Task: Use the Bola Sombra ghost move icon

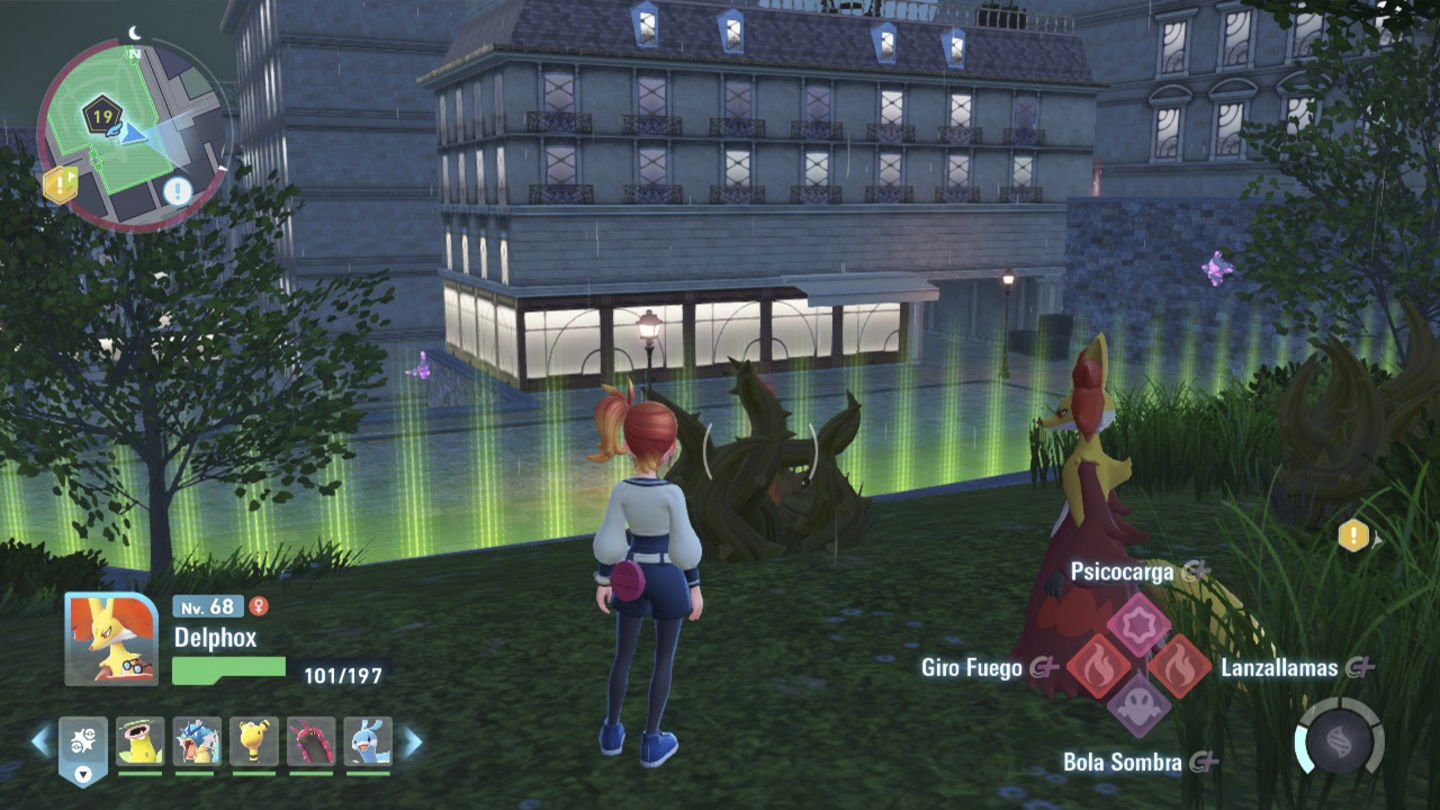Action: 1138,707
